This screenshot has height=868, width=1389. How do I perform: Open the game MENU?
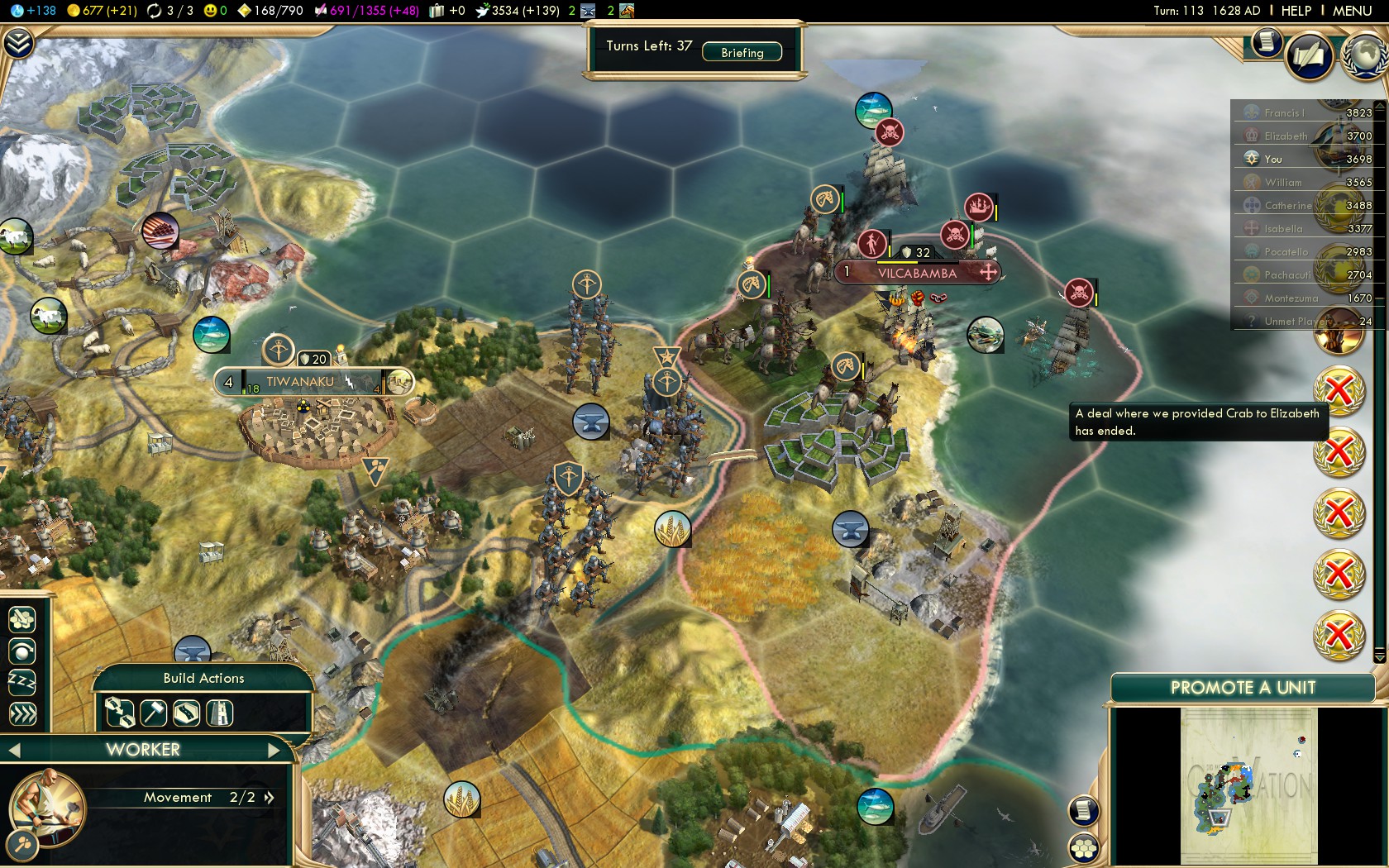click(x=1352, y=11)
